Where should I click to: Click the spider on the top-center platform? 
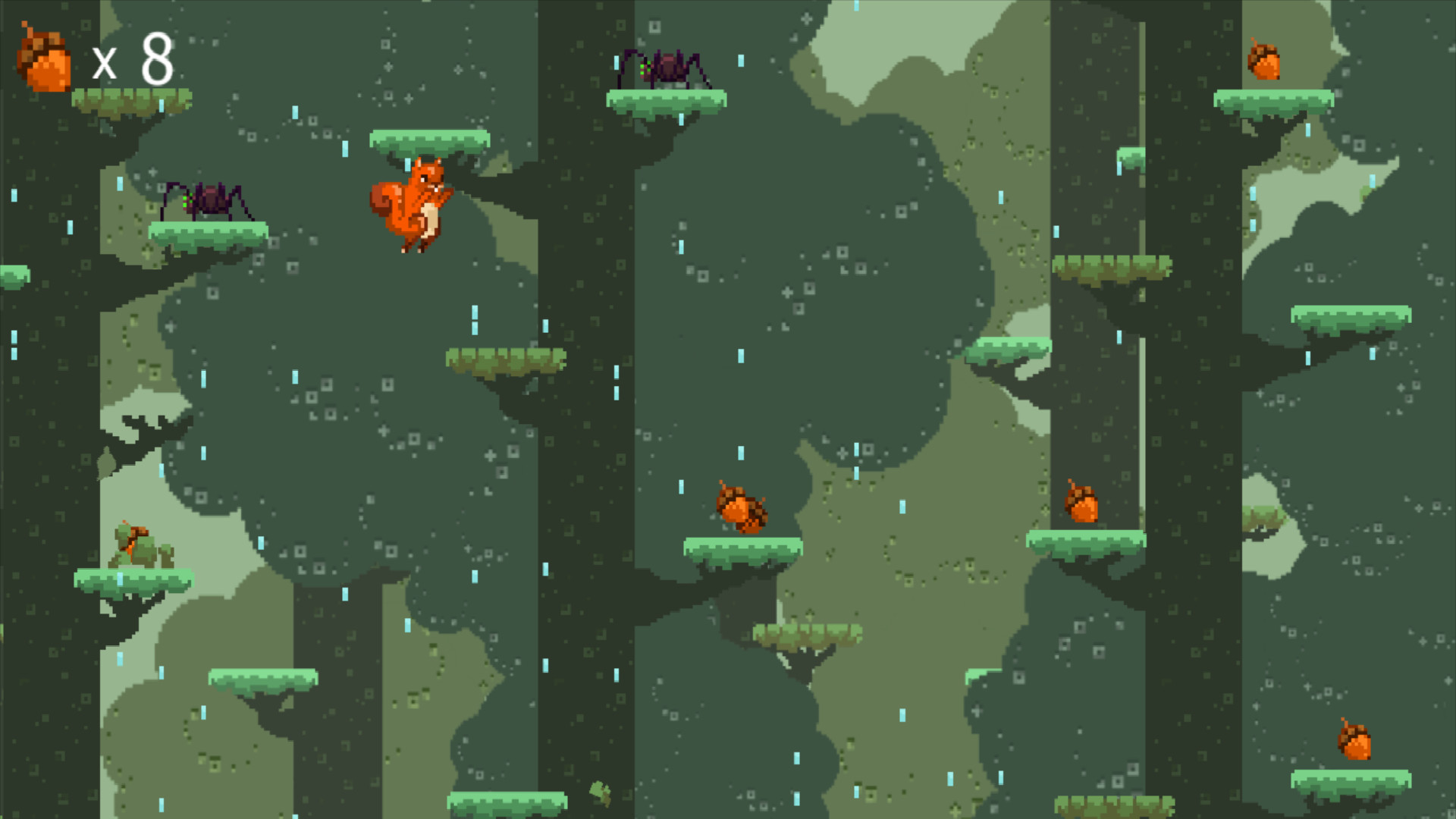(667, 68)
